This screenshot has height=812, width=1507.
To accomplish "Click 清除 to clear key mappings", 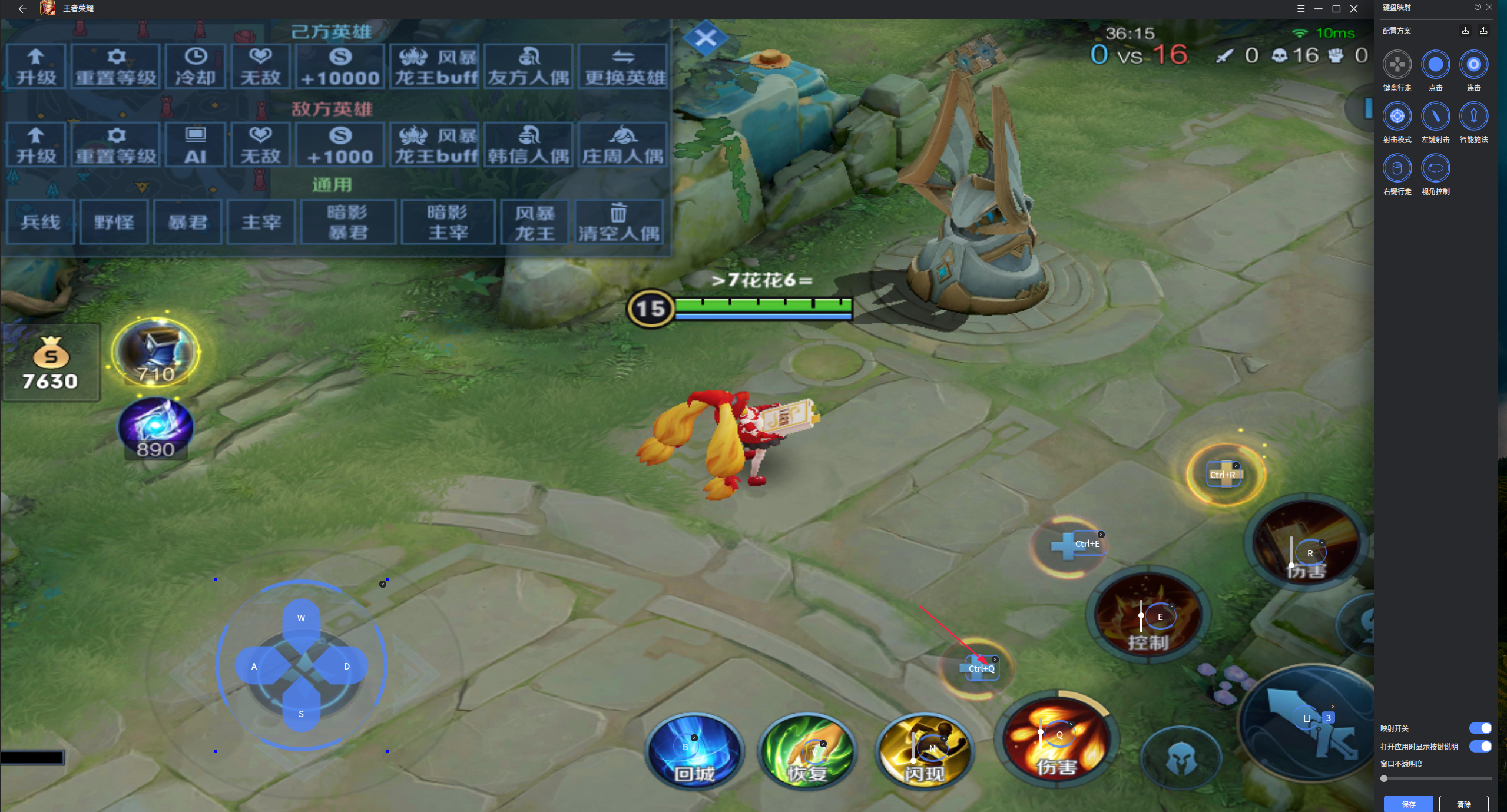I will click(x=1463, y=804).
